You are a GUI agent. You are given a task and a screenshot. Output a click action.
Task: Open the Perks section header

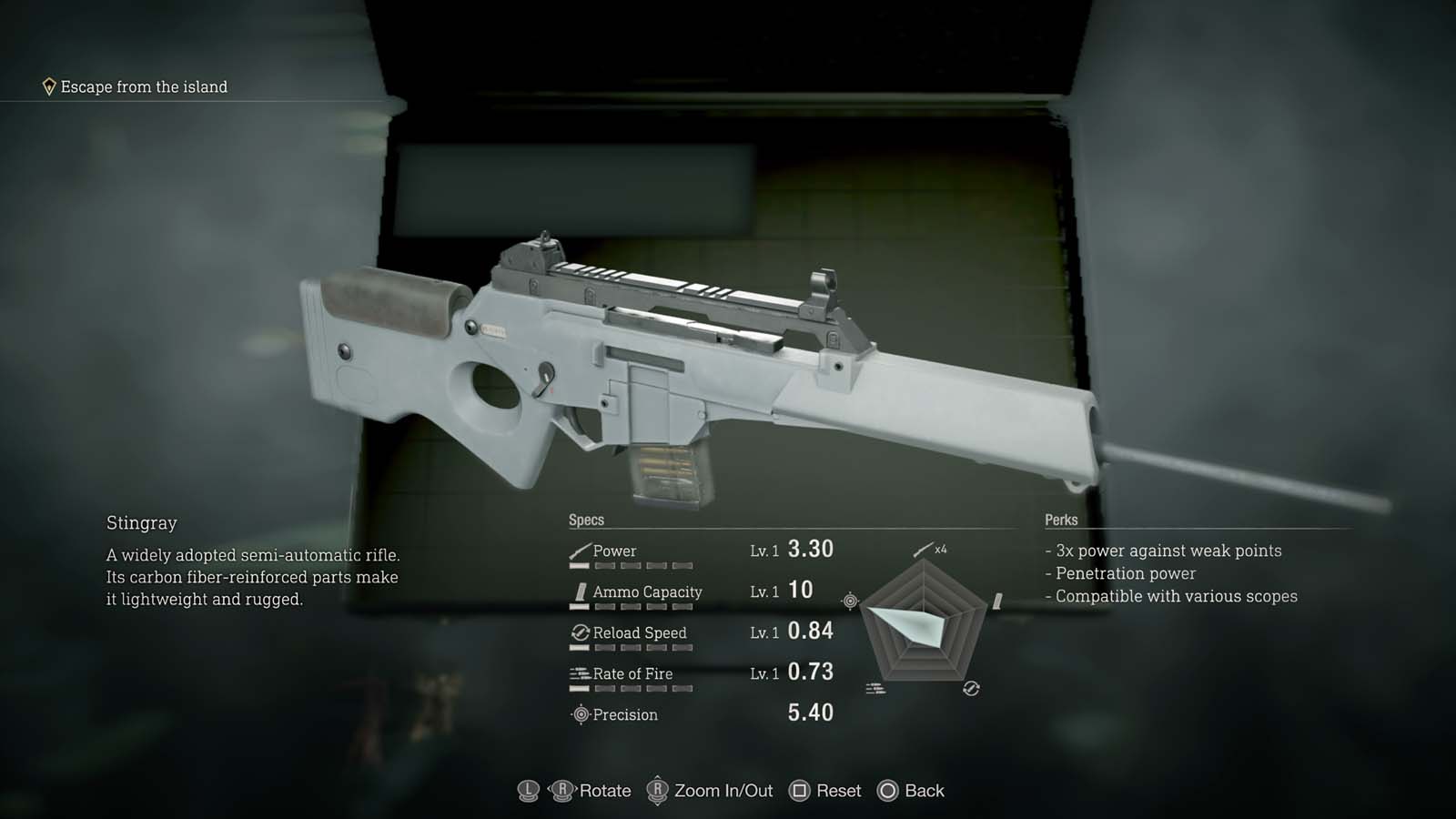pyautogui.click(x=1060, y=519)
